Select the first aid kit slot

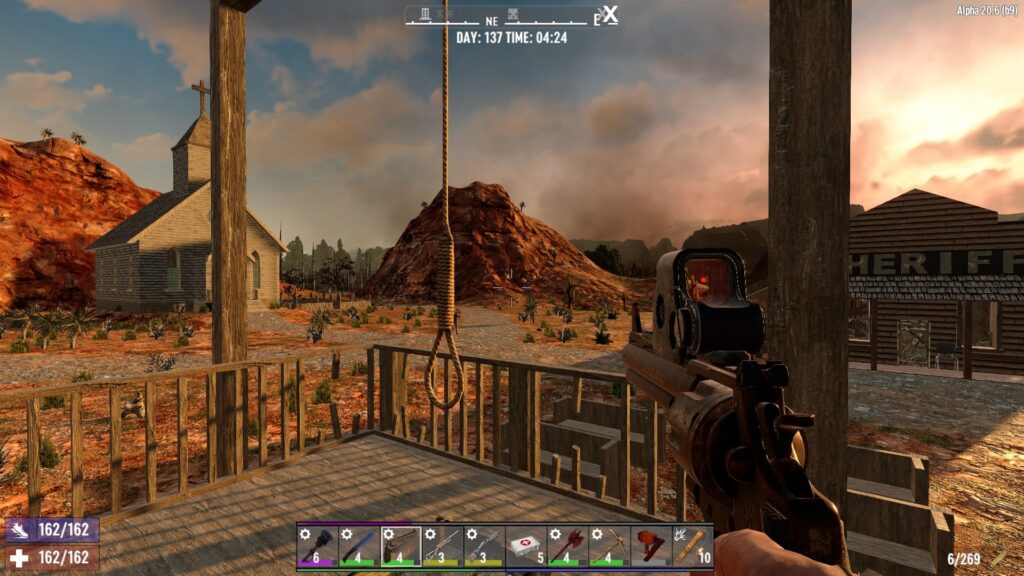[x=526, y=547]
